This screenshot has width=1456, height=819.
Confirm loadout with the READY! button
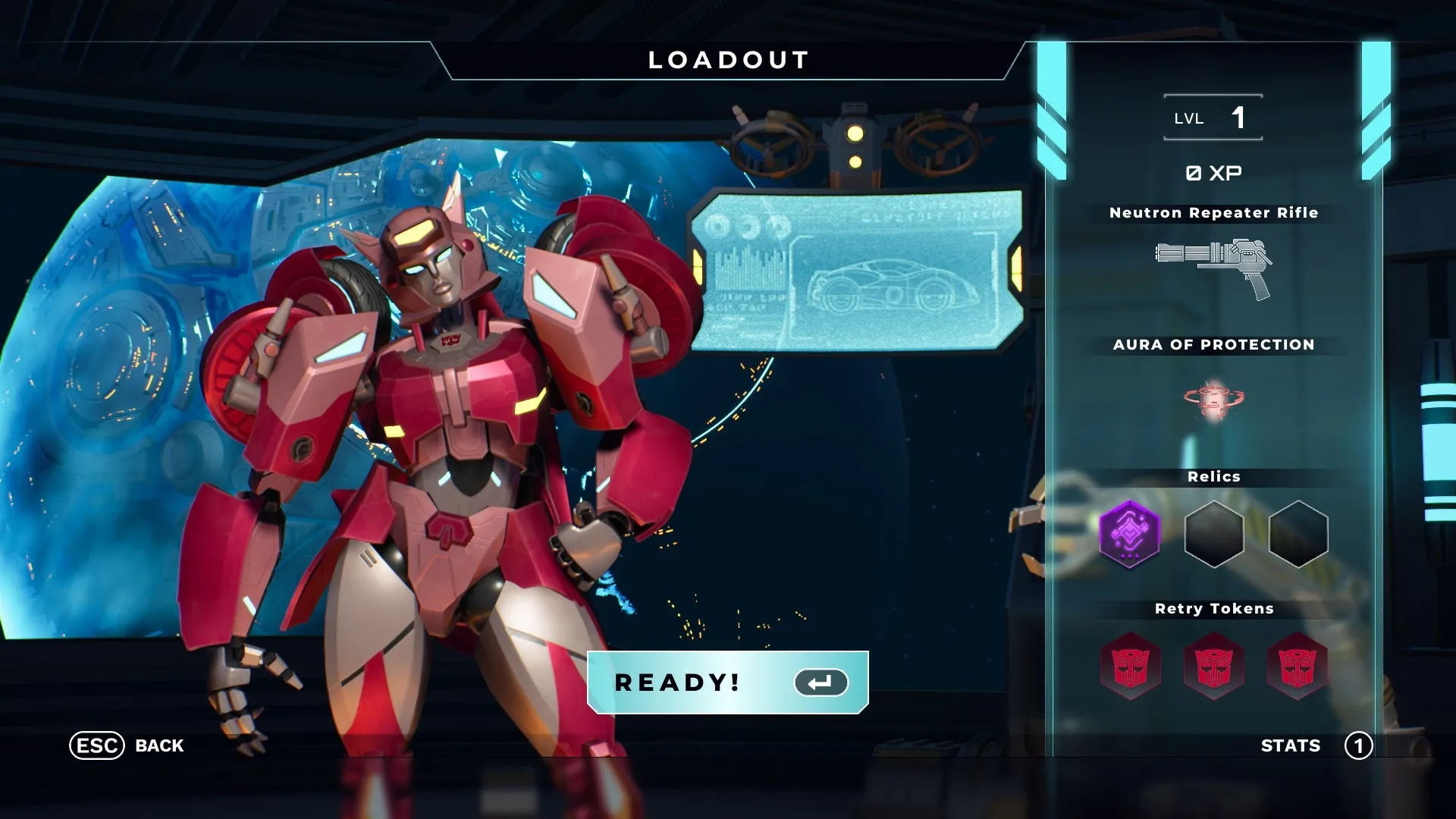click(727, 682)
